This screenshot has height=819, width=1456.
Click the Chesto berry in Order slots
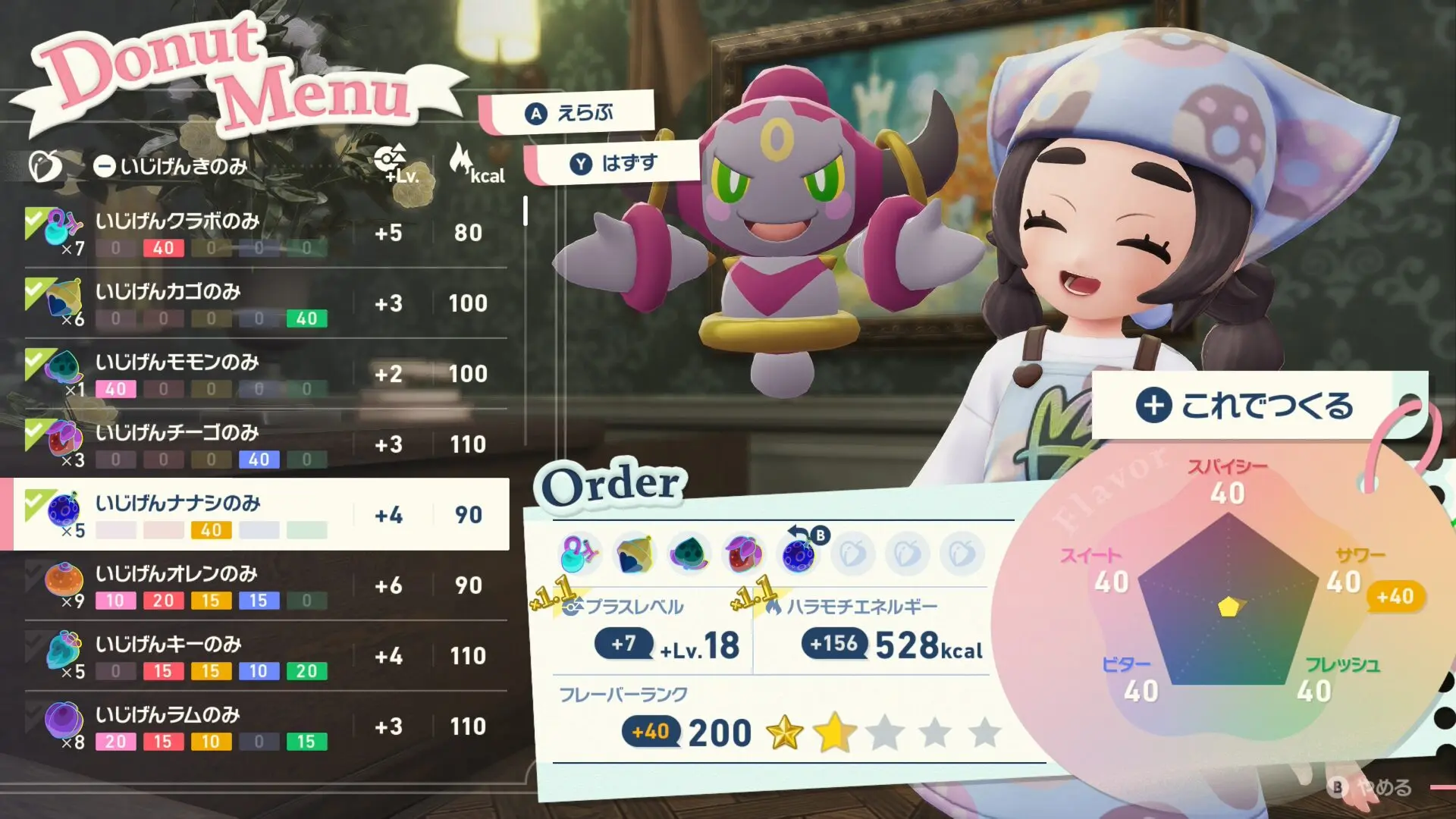(635, 554)
